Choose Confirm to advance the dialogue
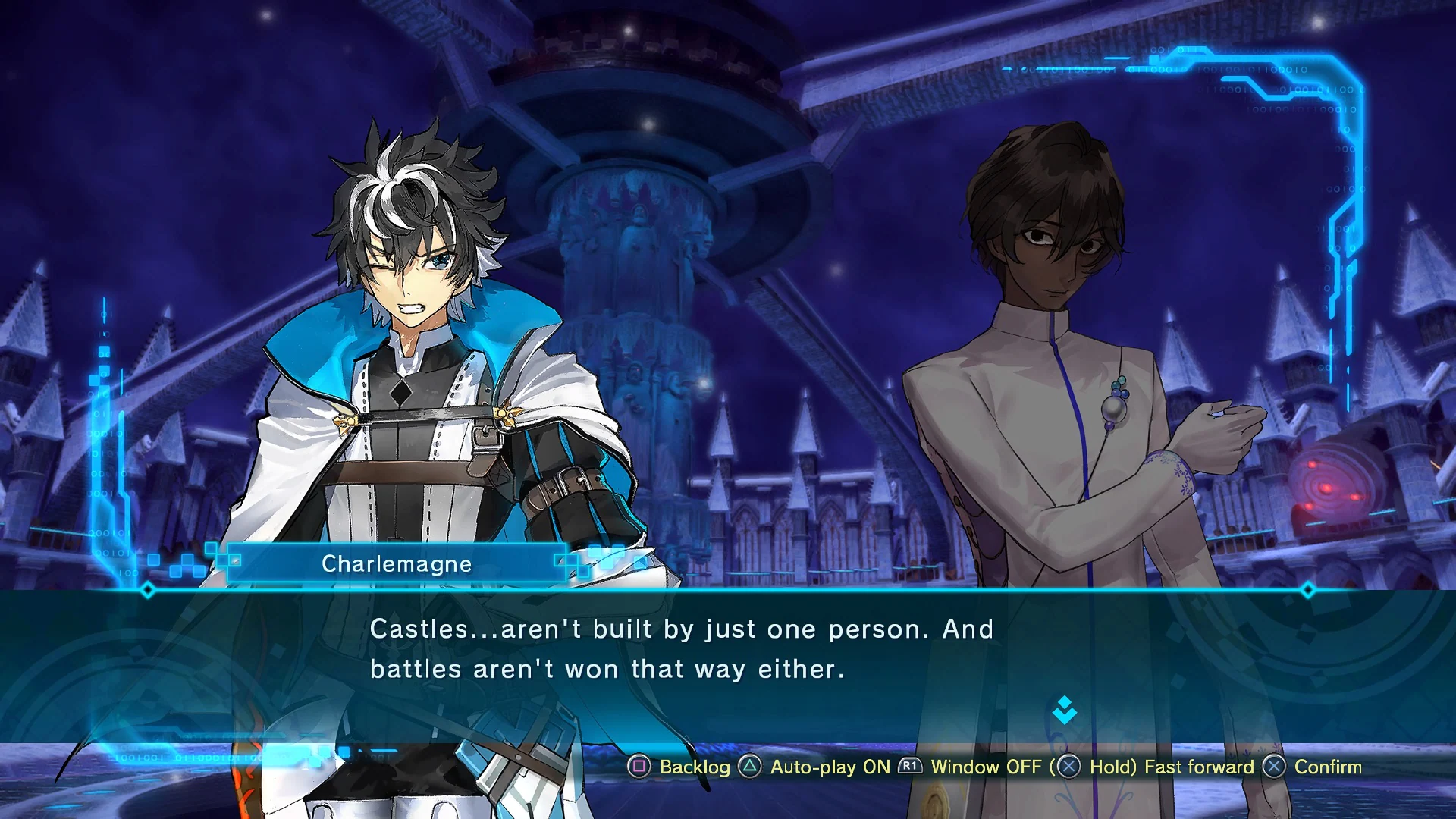 1313,767
